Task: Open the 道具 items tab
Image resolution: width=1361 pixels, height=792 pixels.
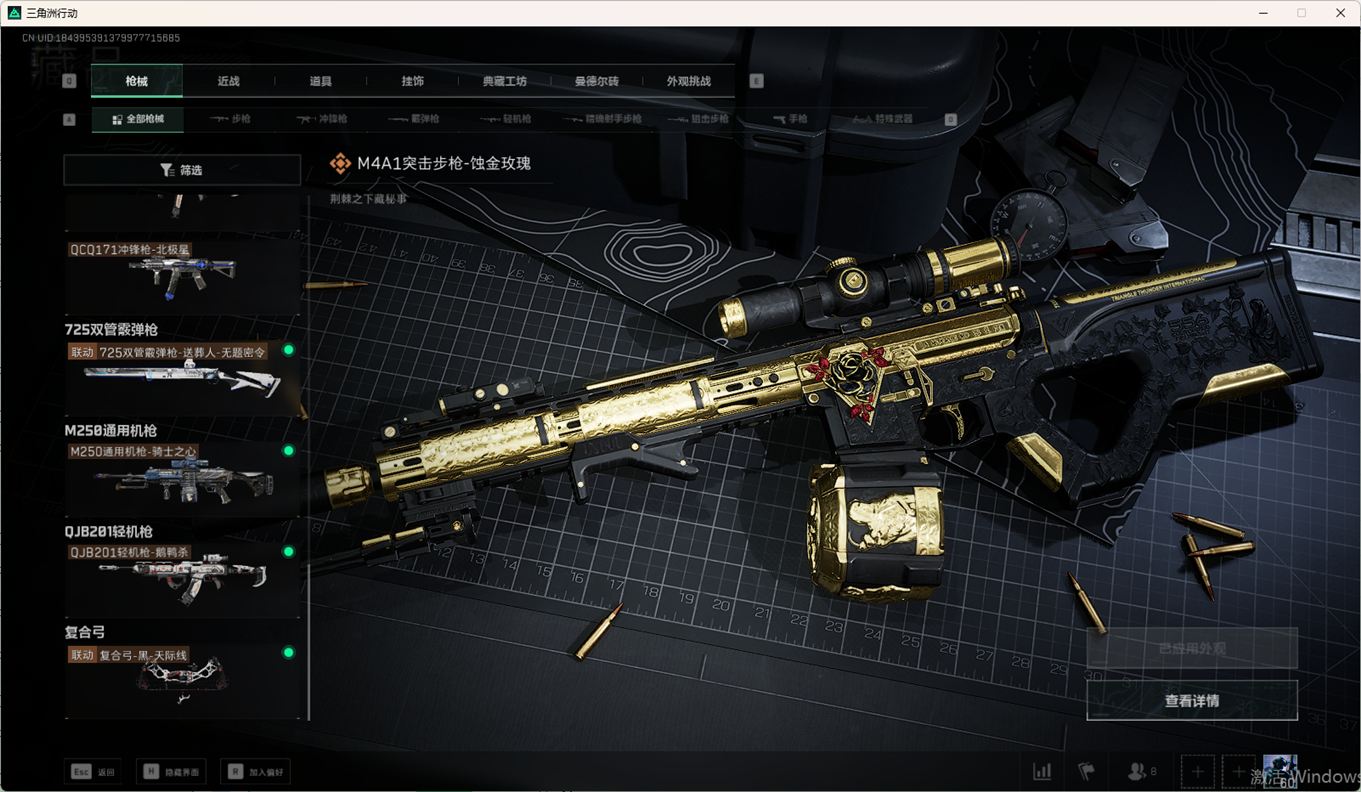Action: pos(320,81)
